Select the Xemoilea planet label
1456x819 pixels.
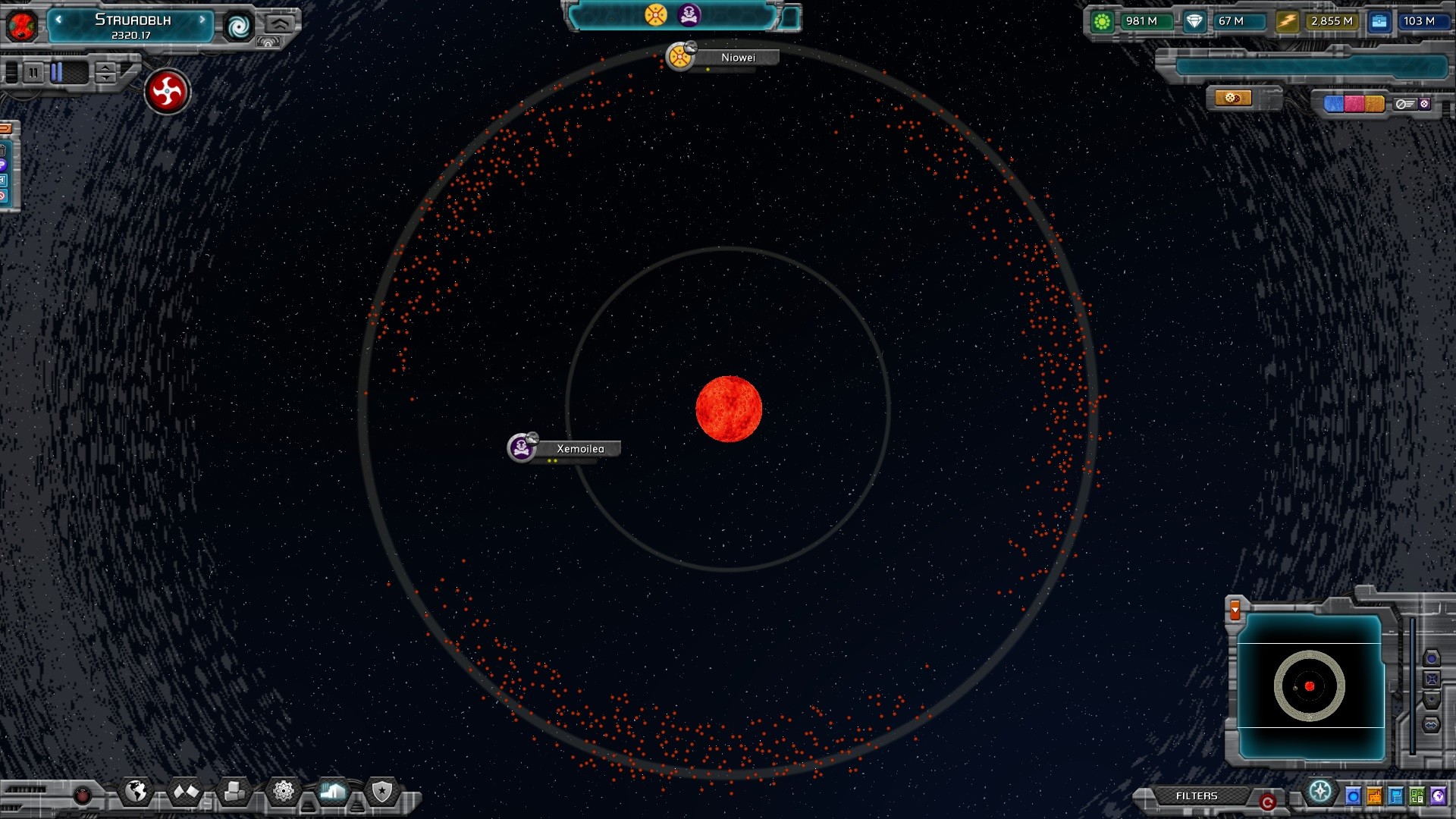coord(580,449)
